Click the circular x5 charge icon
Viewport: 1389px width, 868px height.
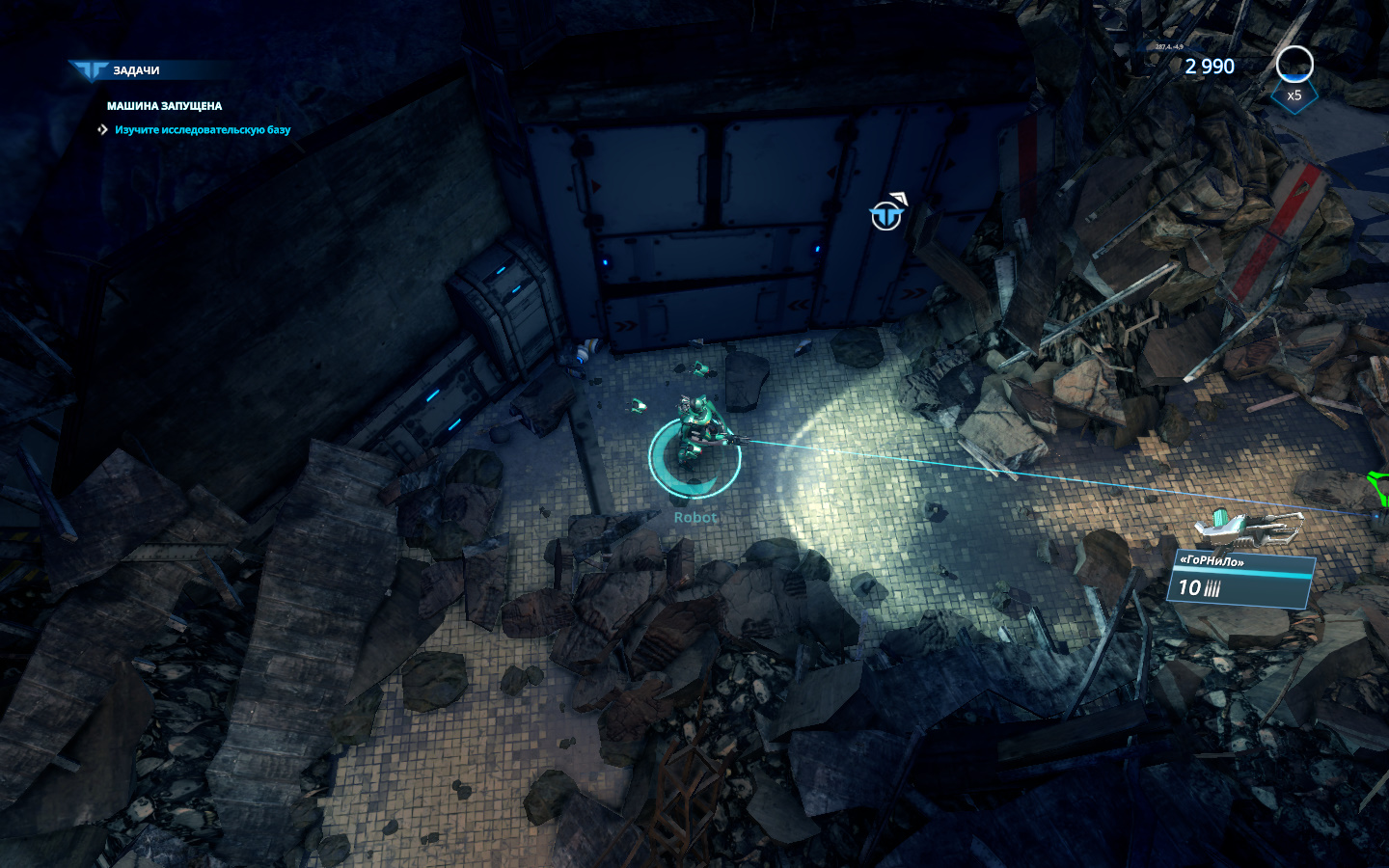[1294, 66]
